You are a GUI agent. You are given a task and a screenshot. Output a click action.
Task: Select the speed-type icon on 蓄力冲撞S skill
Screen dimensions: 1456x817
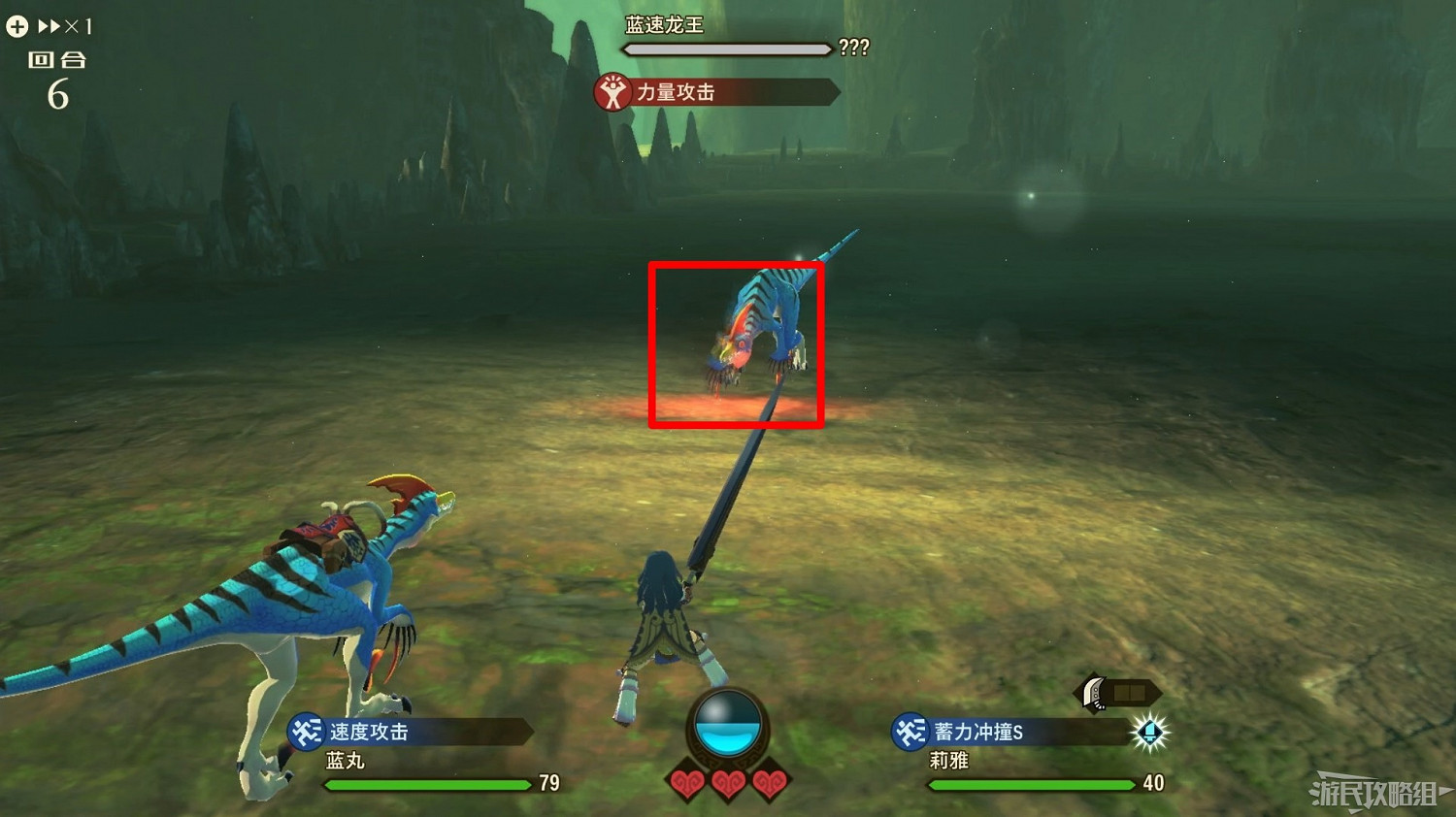tap(909, 733)
